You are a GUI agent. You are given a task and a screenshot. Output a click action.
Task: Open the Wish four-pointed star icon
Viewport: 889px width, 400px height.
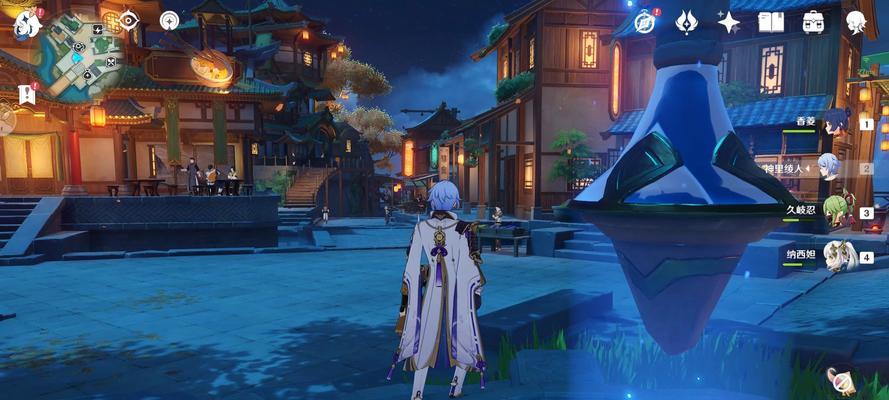coord(728,21)
